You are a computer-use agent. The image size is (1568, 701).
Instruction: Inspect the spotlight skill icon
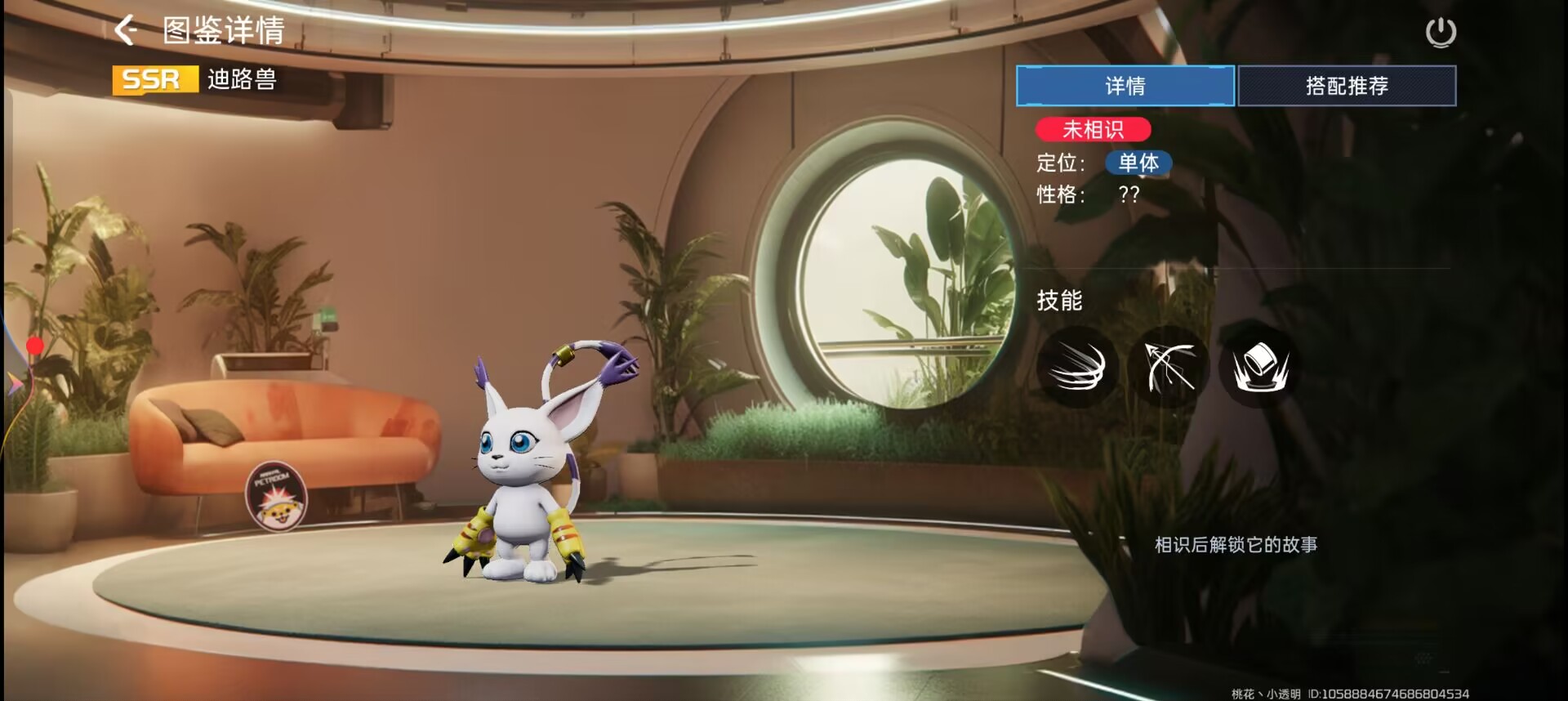(x=1261, y=367)
